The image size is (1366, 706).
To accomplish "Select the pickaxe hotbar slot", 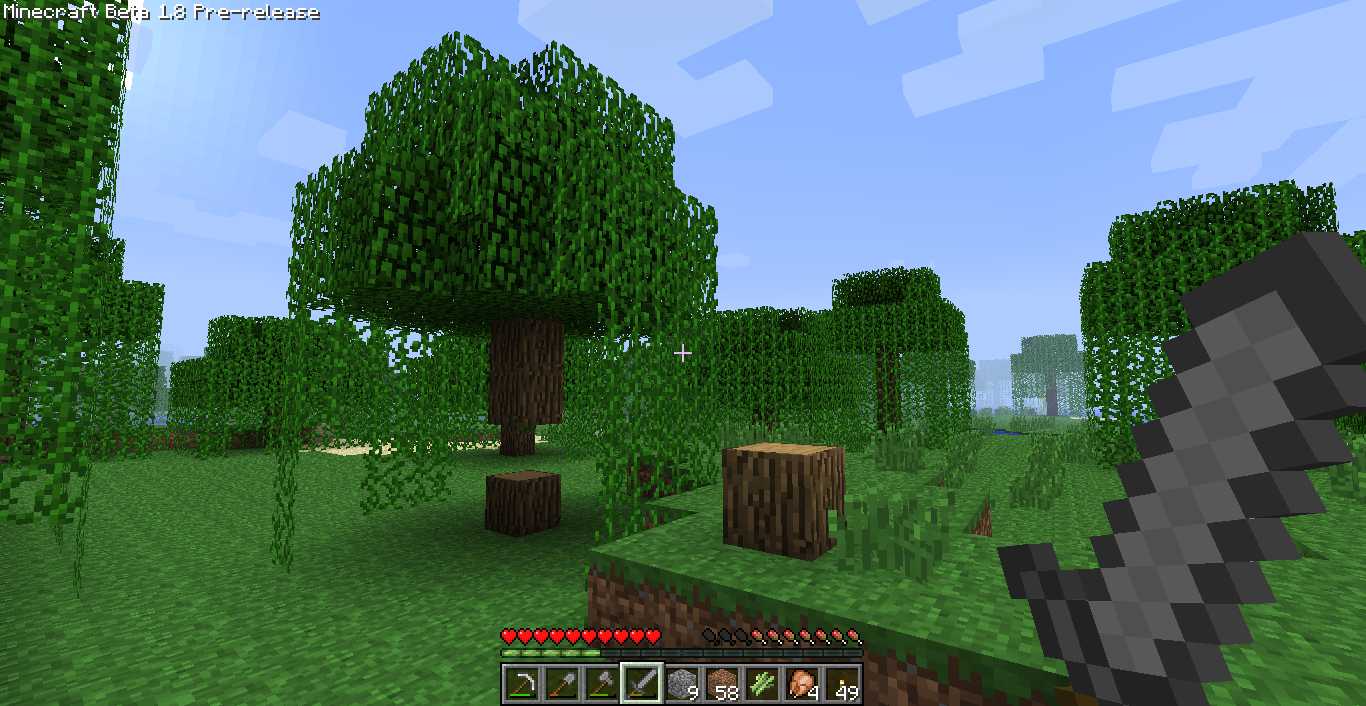I will (x=520, y=684).
